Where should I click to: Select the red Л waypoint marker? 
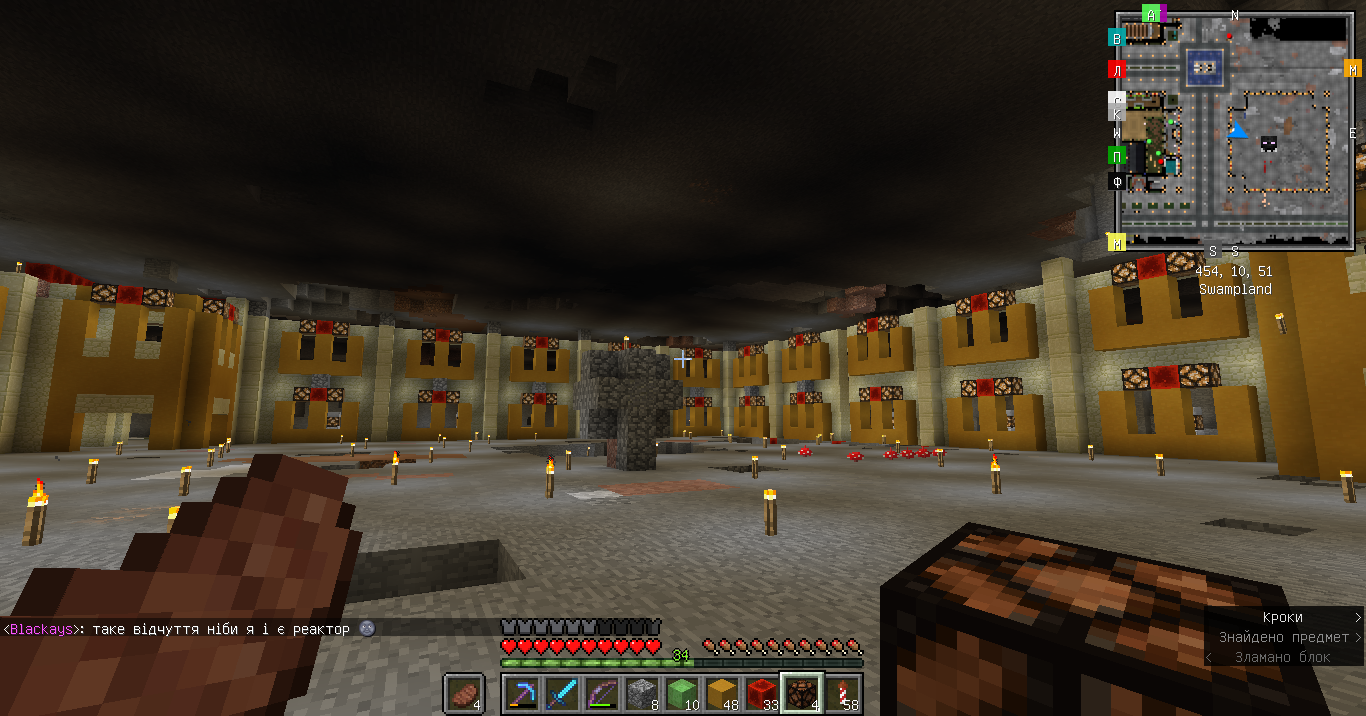[x=1117, y=69]
